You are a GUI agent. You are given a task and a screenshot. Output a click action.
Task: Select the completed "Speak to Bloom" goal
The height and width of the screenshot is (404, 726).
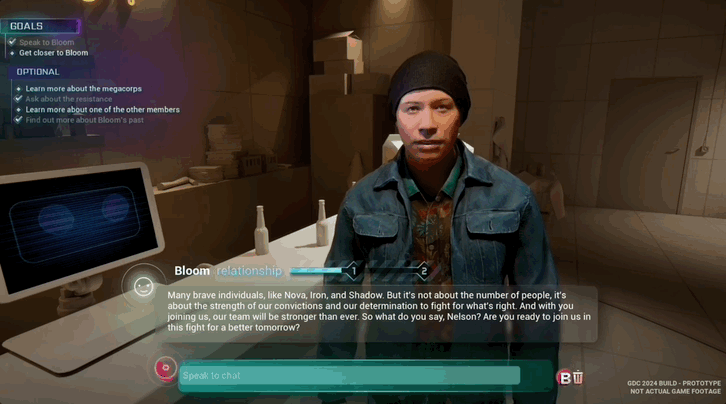pyautogui.click(x=46, y=42)
